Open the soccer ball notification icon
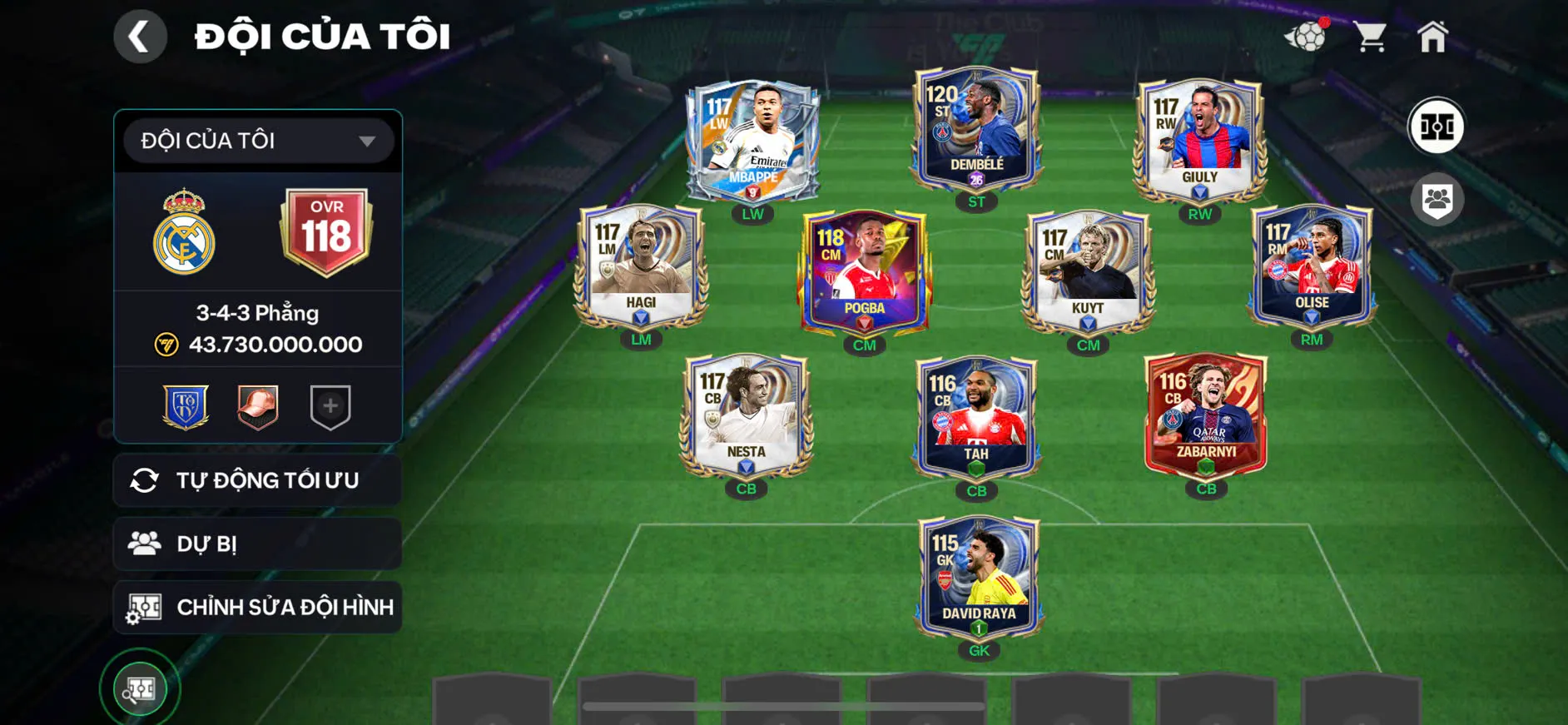1568x725 pixels. pos(1307,36)
